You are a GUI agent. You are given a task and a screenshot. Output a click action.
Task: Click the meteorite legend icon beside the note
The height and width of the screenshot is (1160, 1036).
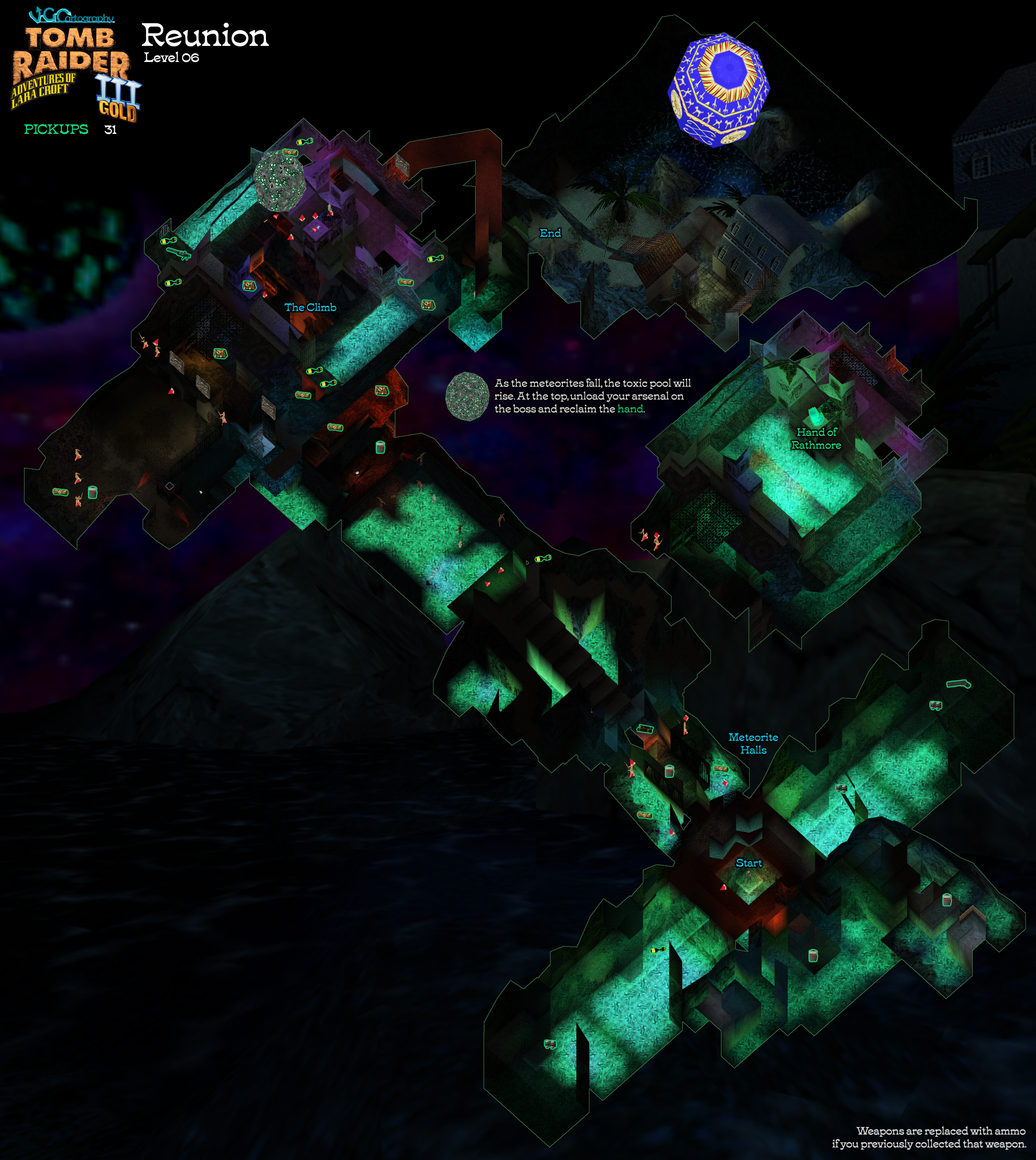[x=467, y=396]
